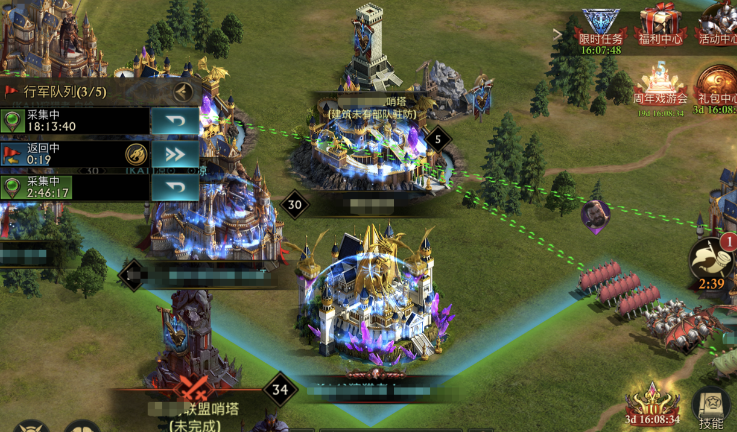
Task: Select the first gathering march row
Action: coord(60,122)
